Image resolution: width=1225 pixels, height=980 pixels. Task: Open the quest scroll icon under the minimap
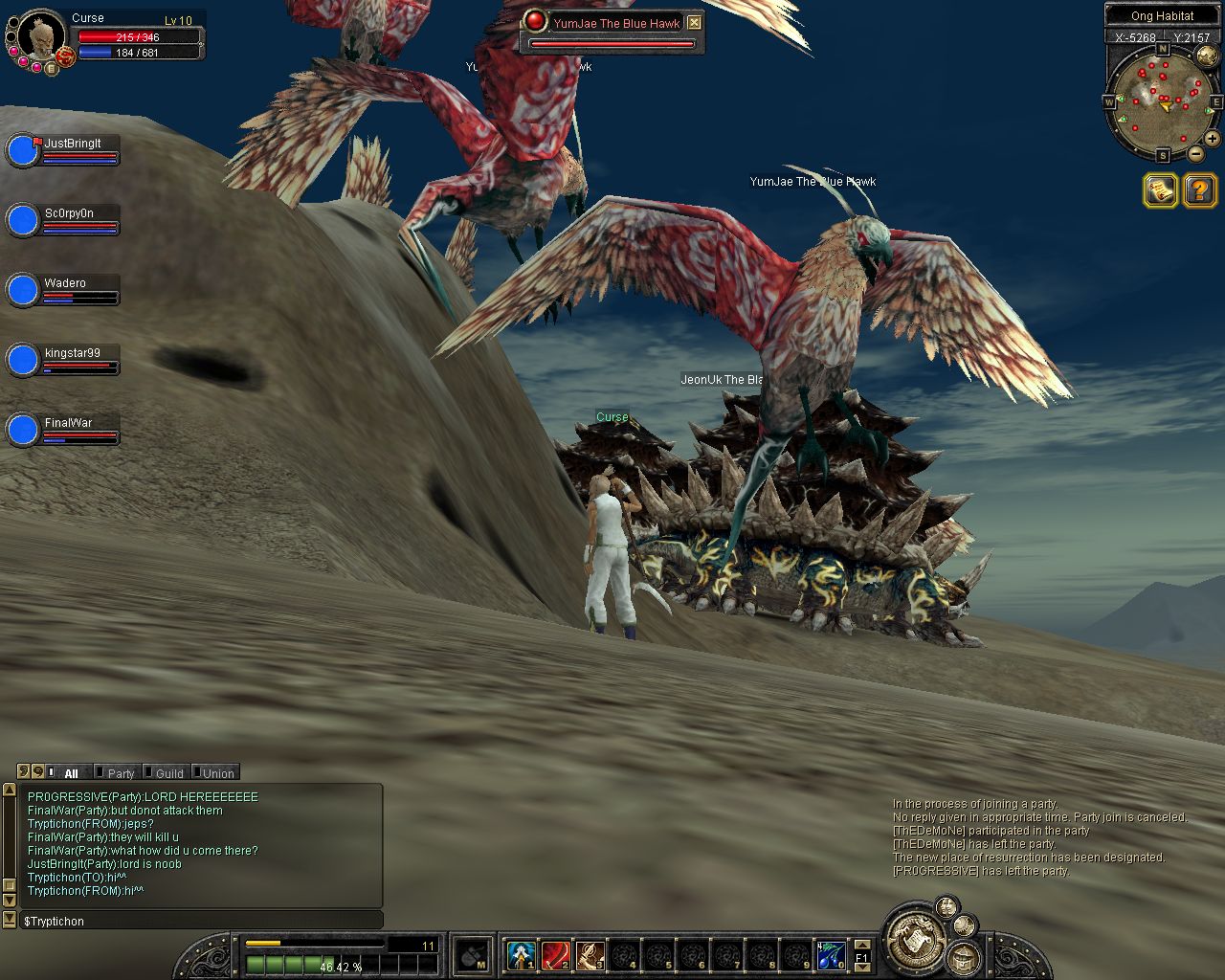click(x=1160, y=190)
